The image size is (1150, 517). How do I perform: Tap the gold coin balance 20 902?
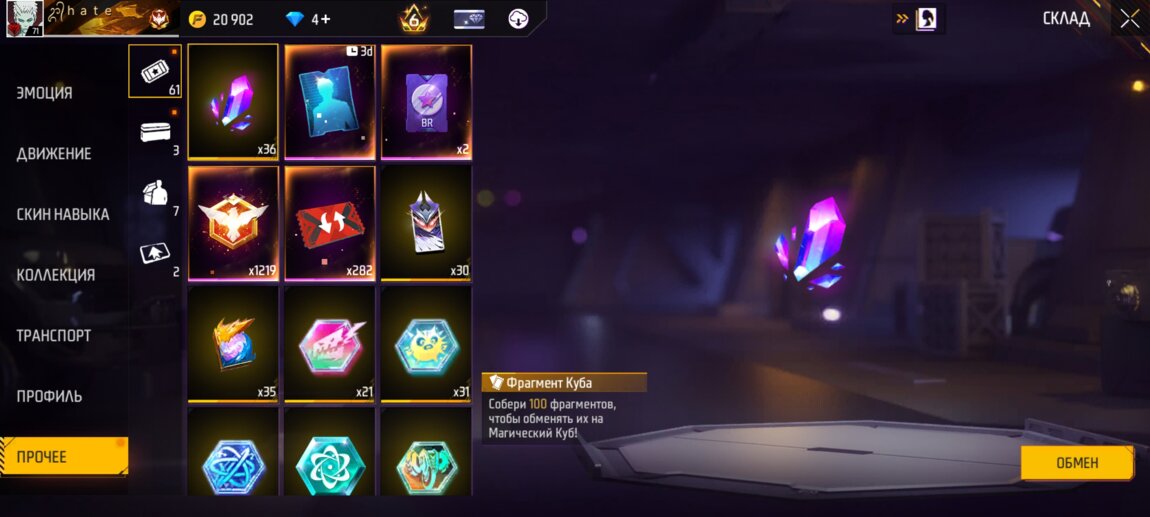click(x=223, y=19)
